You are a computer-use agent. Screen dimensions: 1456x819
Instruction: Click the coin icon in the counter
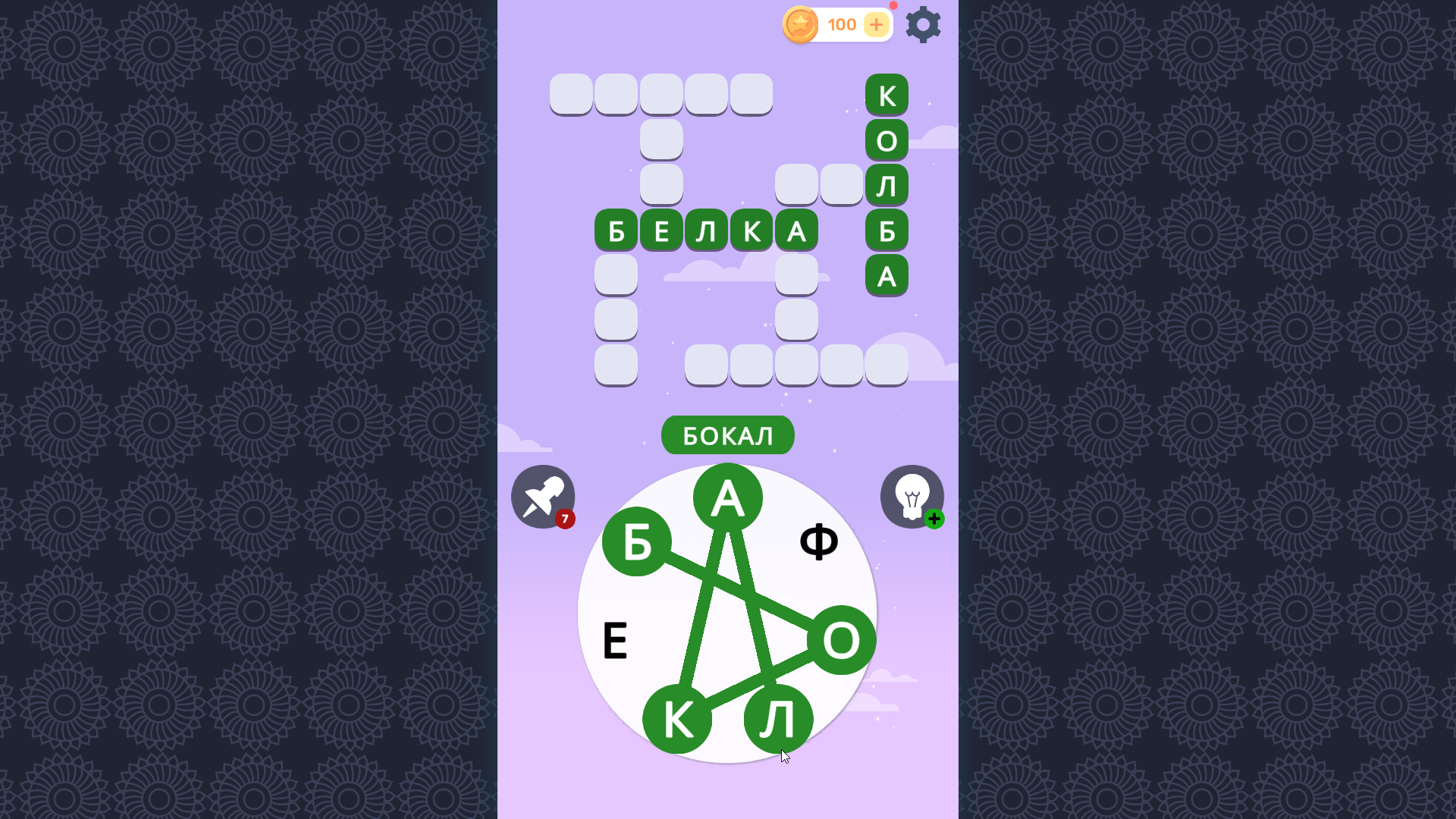(800, 24)
